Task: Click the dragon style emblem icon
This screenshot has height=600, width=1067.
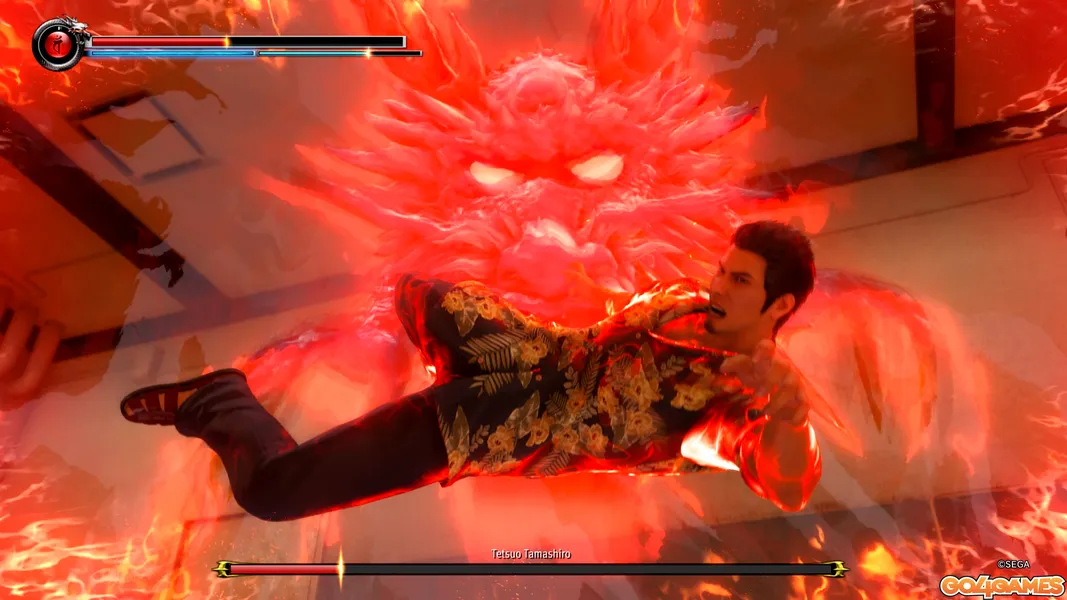Action: point(57,43)
